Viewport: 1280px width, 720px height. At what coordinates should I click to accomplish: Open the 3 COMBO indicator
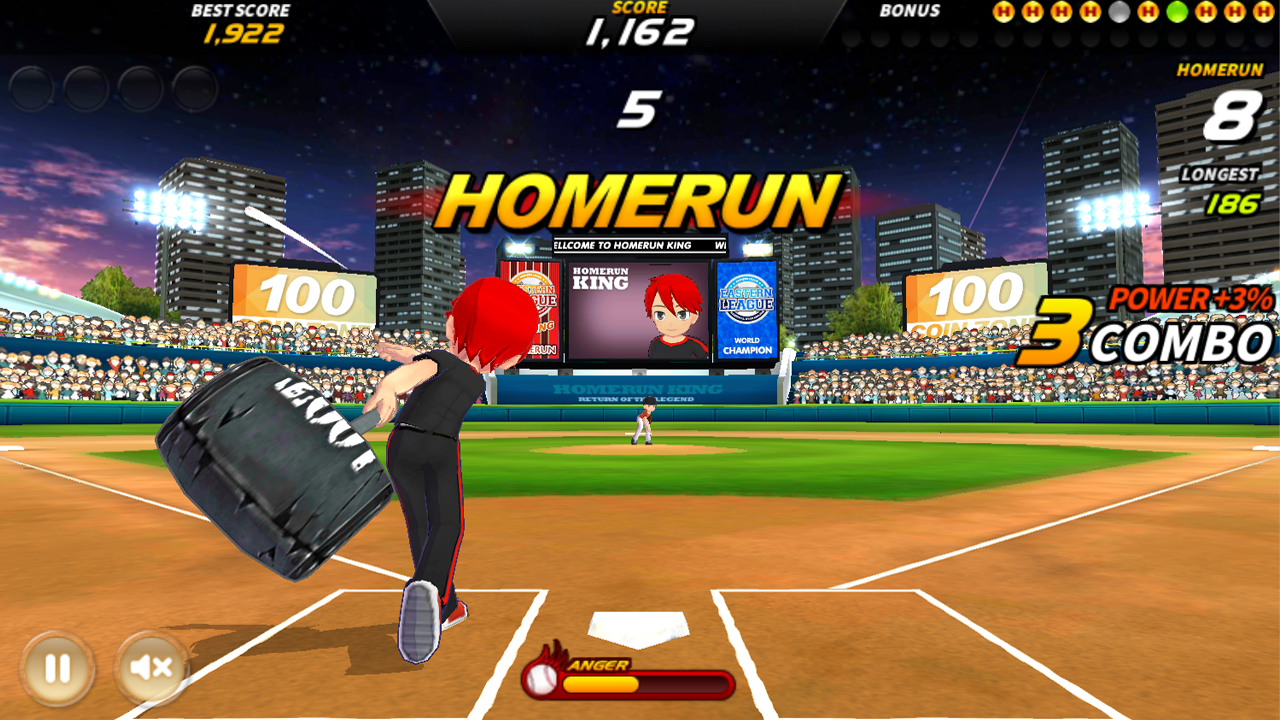click(1190, 338)
